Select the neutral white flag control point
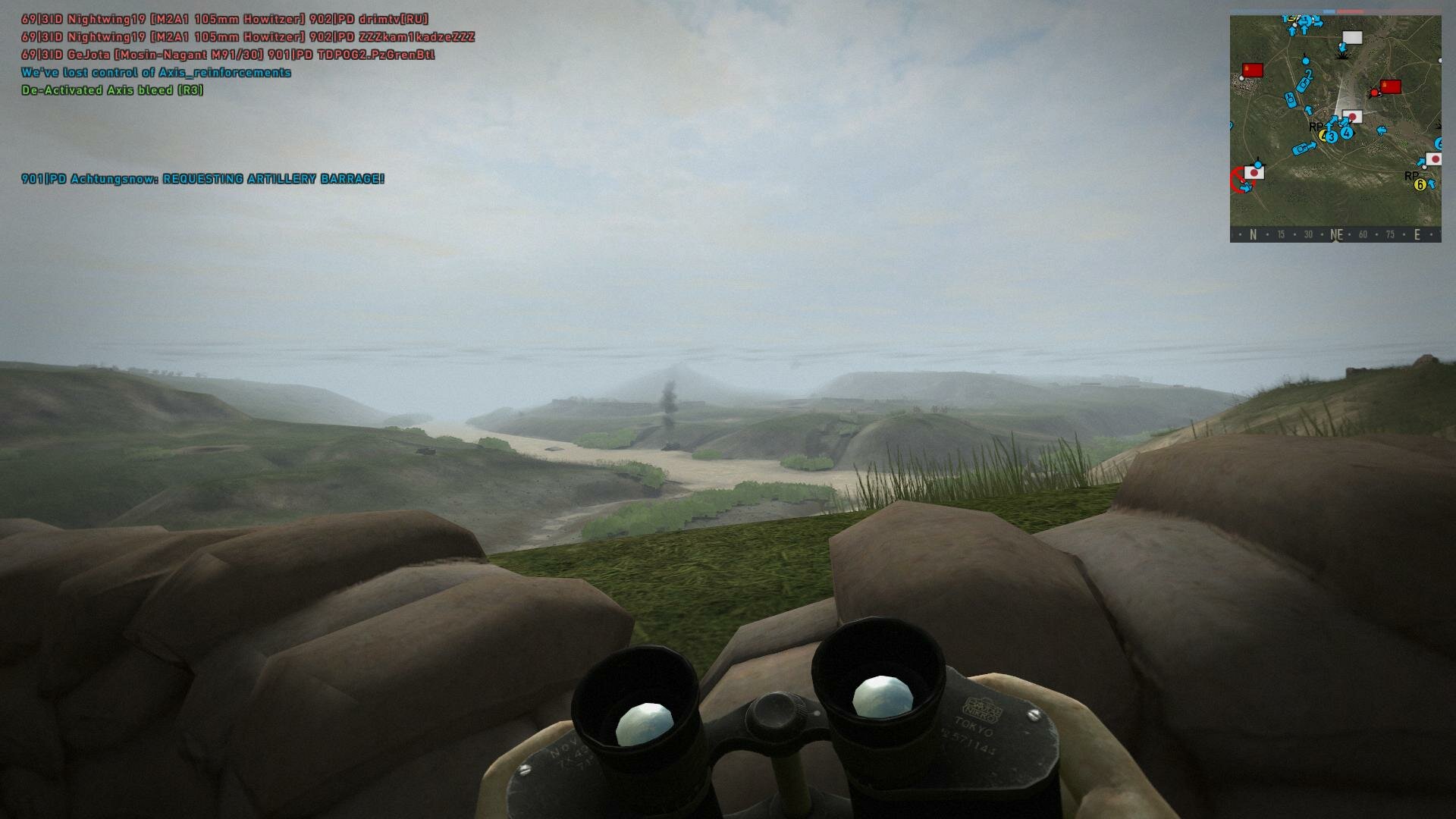The width and height of the screenshot is (1456, 819). tap(1352, 38)
